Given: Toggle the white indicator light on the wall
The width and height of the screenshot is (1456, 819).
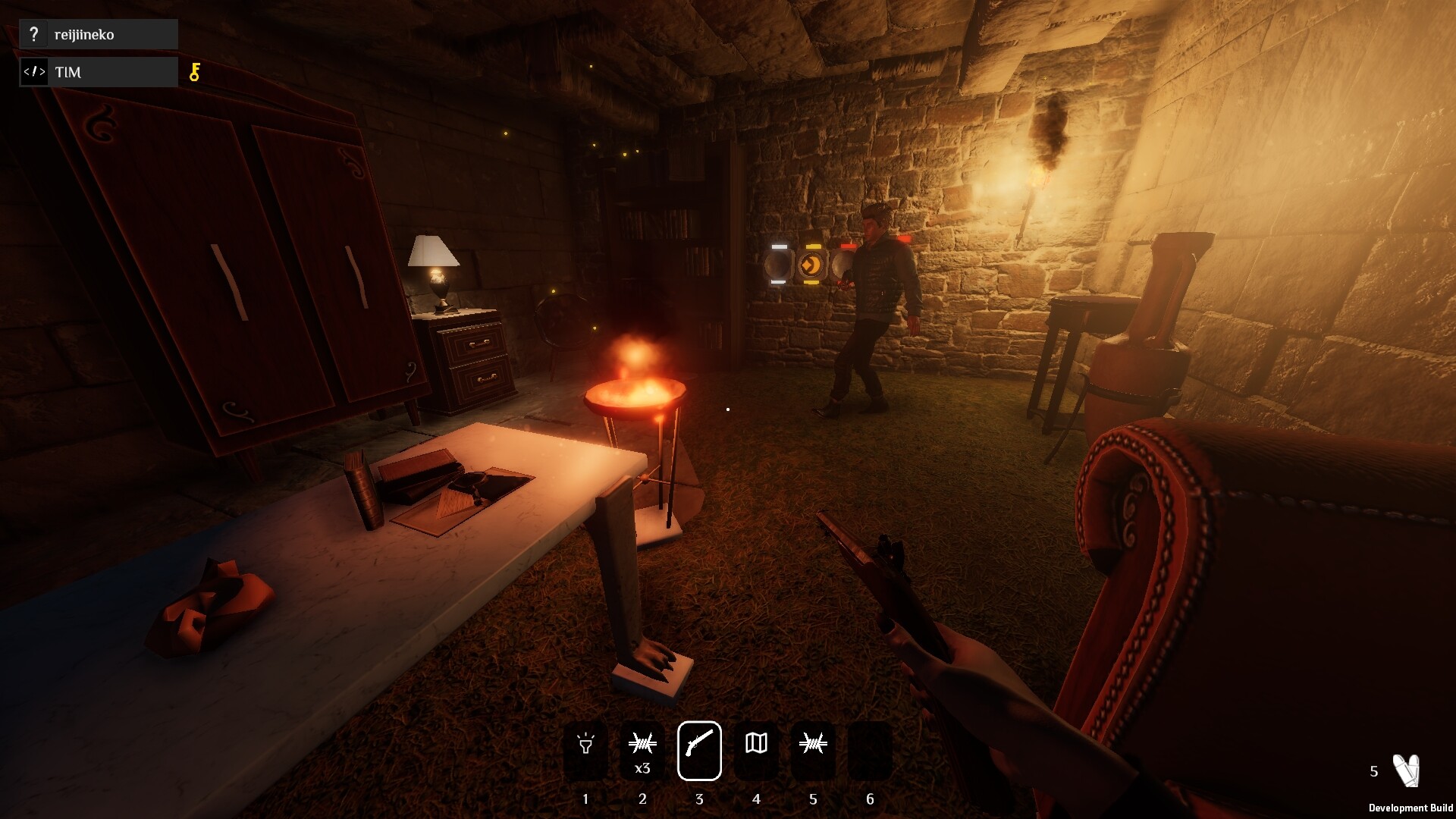Looking at the screenshot, I should tap(778, 265).
